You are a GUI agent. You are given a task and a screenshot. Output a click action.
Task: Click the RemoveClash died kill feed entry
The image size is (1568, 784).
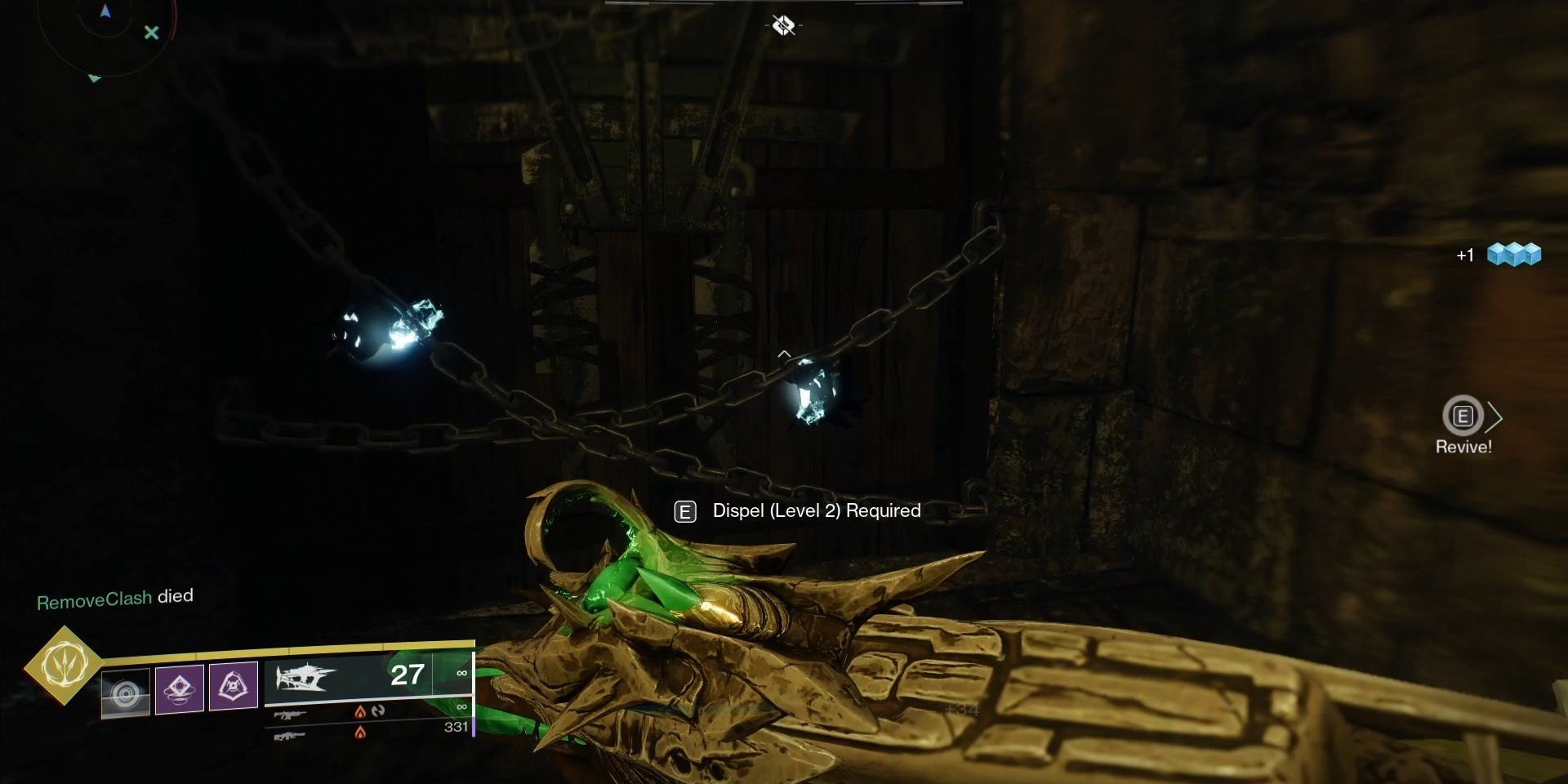[x=114, y=598]
